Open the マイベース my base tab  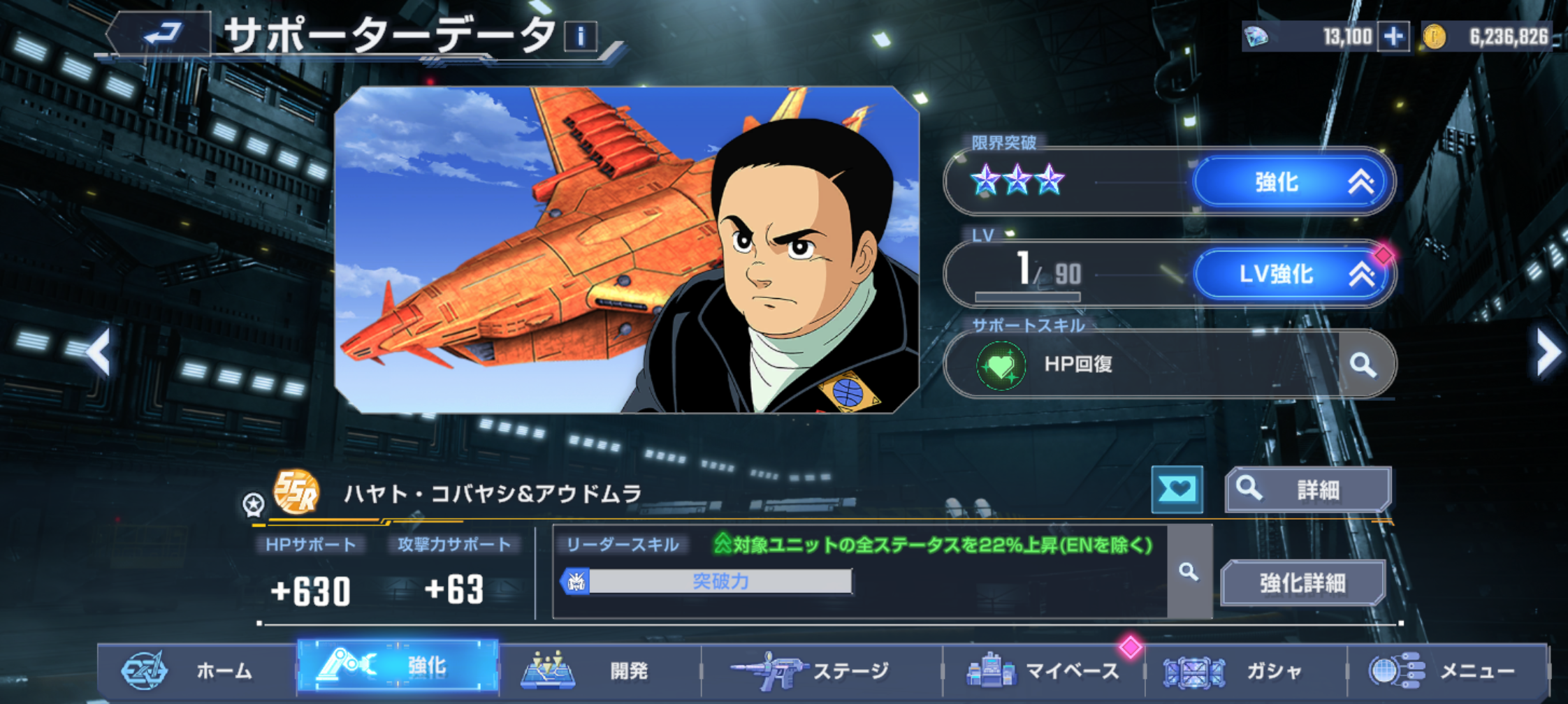click(x=1043, y=670)
